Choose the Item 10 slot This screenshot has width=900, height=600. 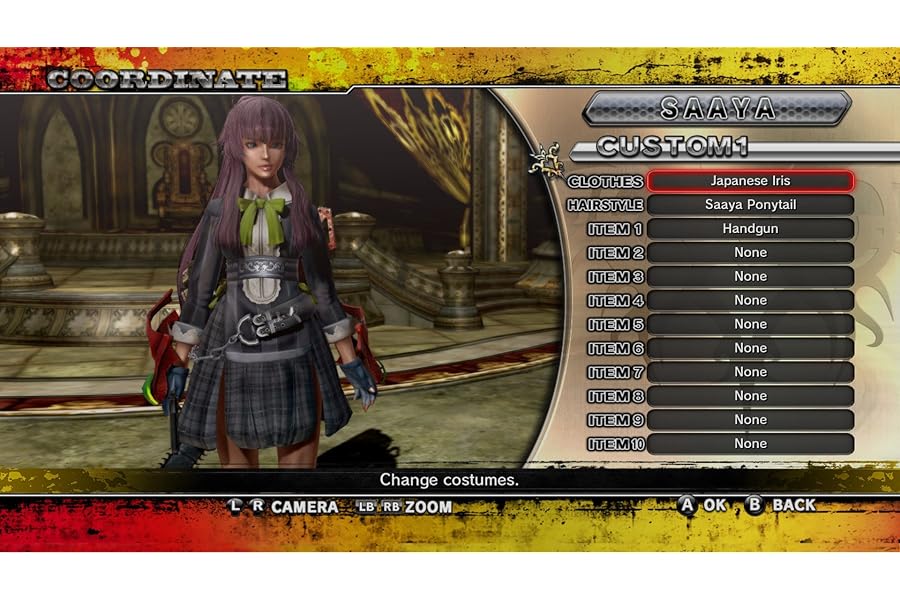pos(750,444)
